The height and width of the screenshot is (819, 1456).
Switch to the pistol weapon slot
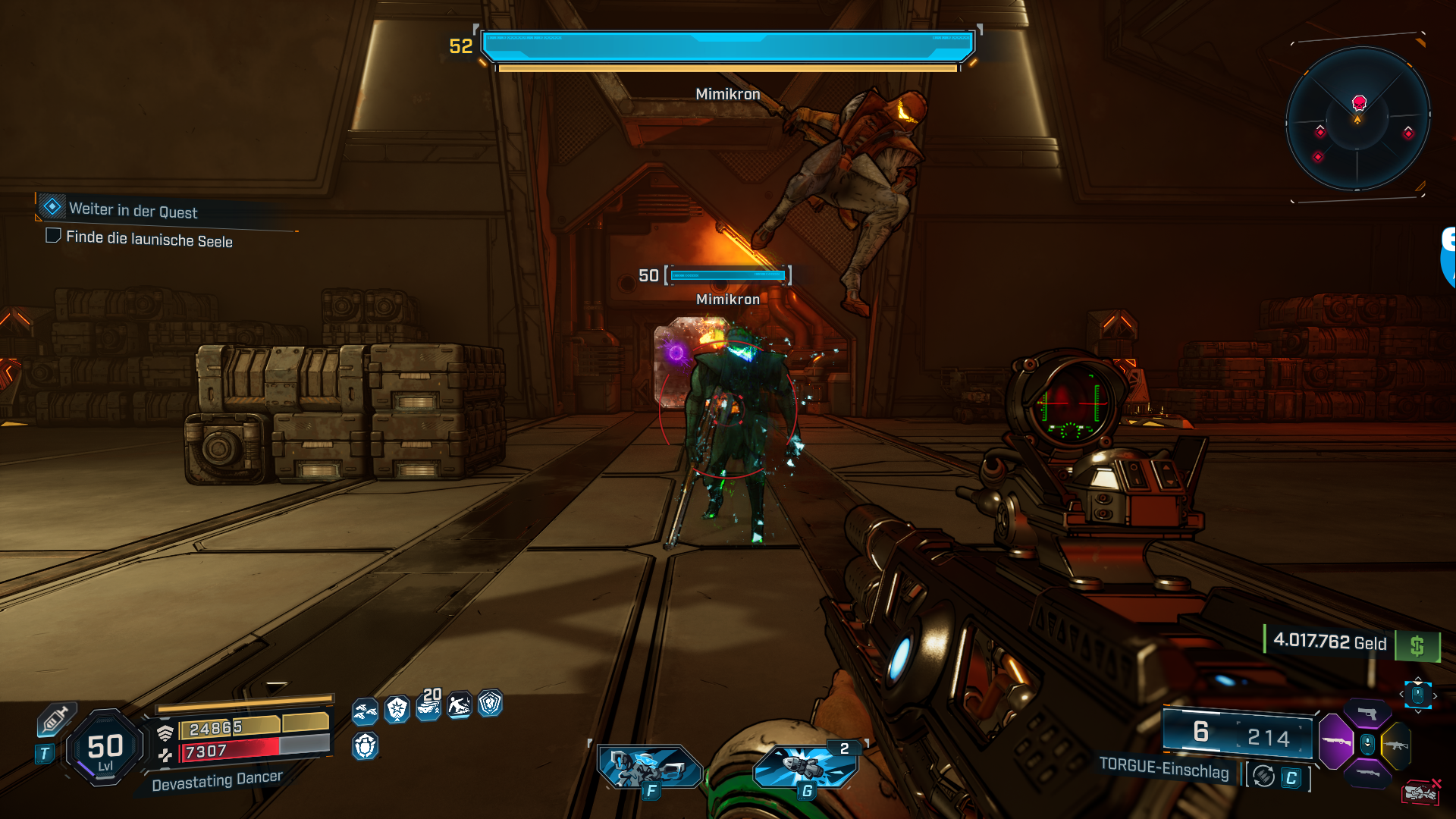pyautogui.click(x=1367, y=713)
